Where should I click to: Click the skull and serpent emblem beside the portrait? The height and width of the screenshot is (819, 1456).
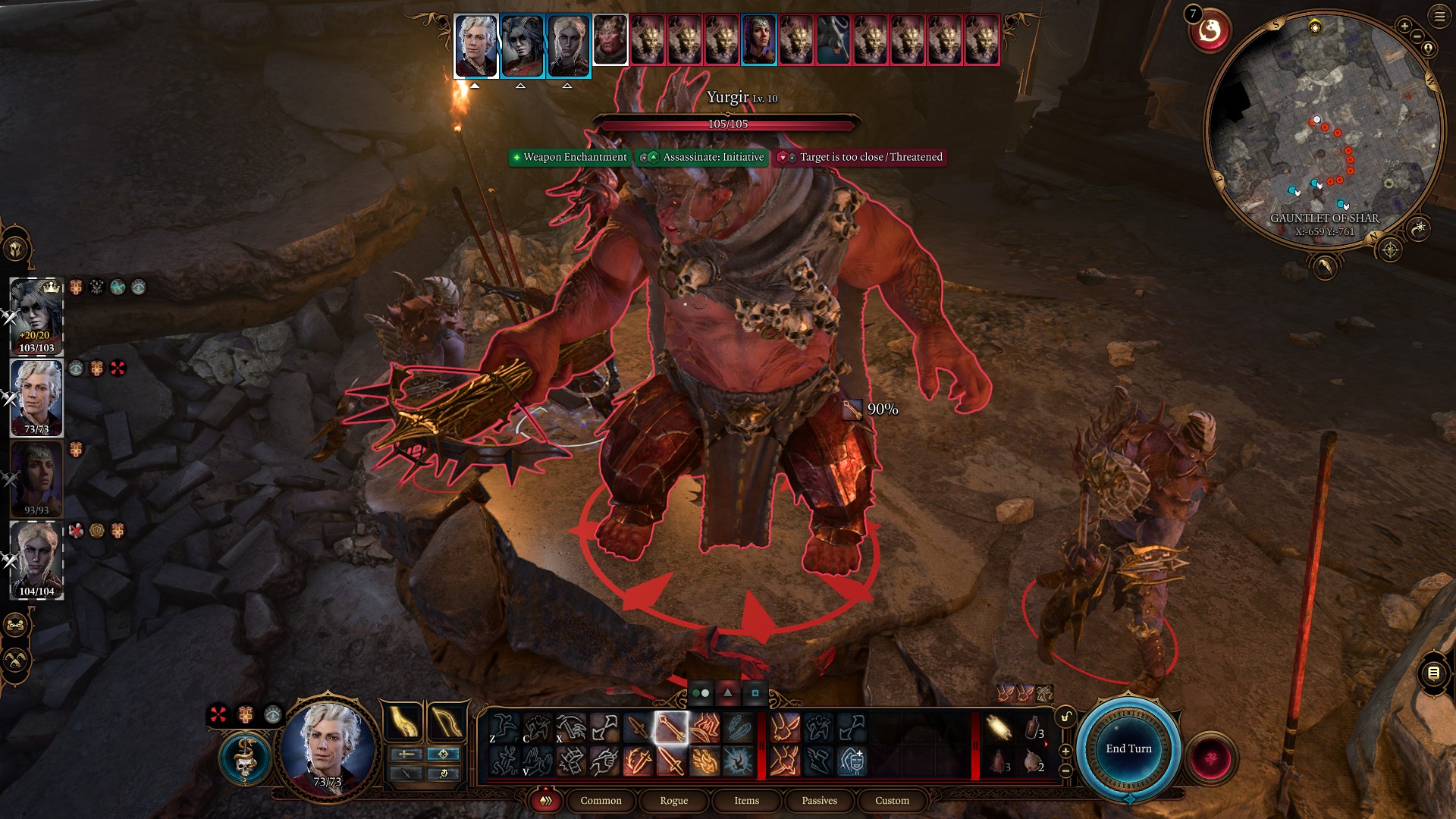click(x=244, y=758)
